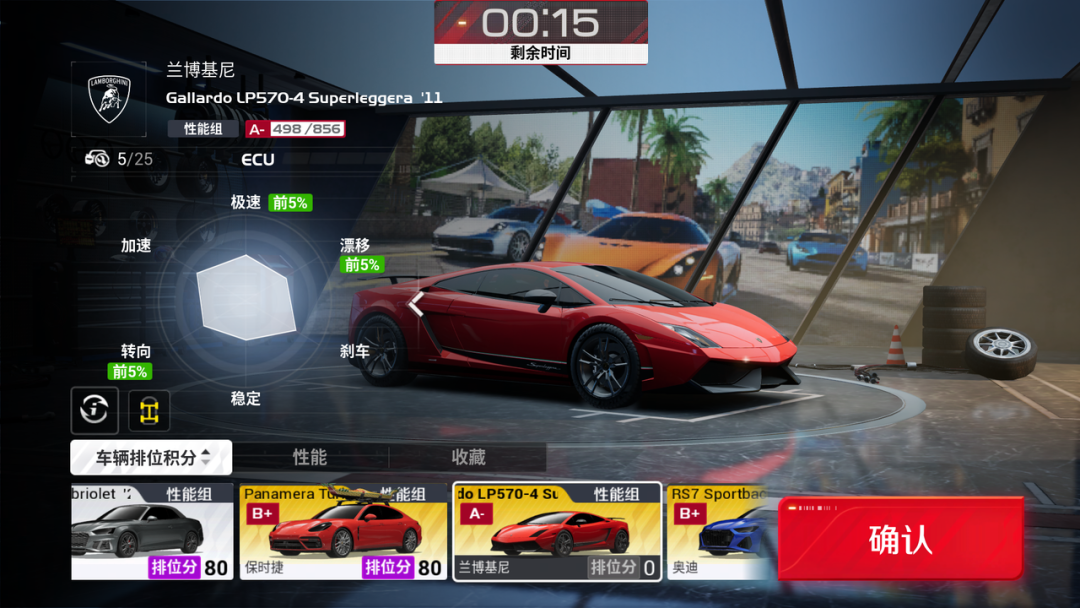
Task: Open the 车辆排位积分 sort dropdown
Action: 151,458
